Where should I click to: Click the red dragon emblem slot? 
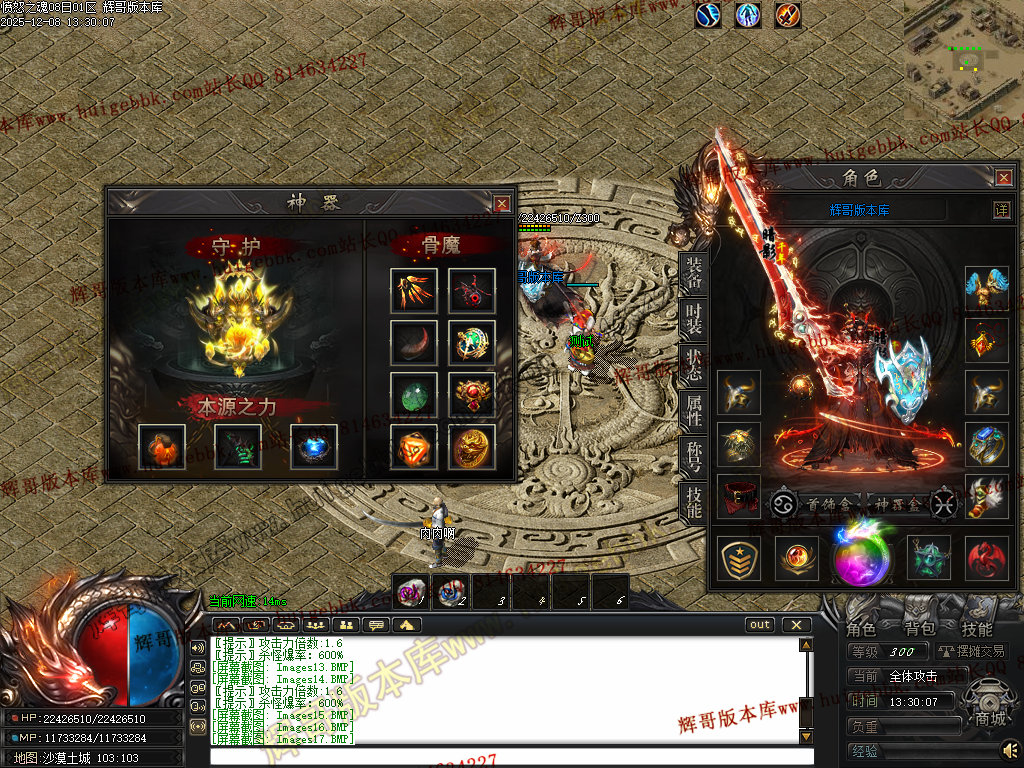987,558
